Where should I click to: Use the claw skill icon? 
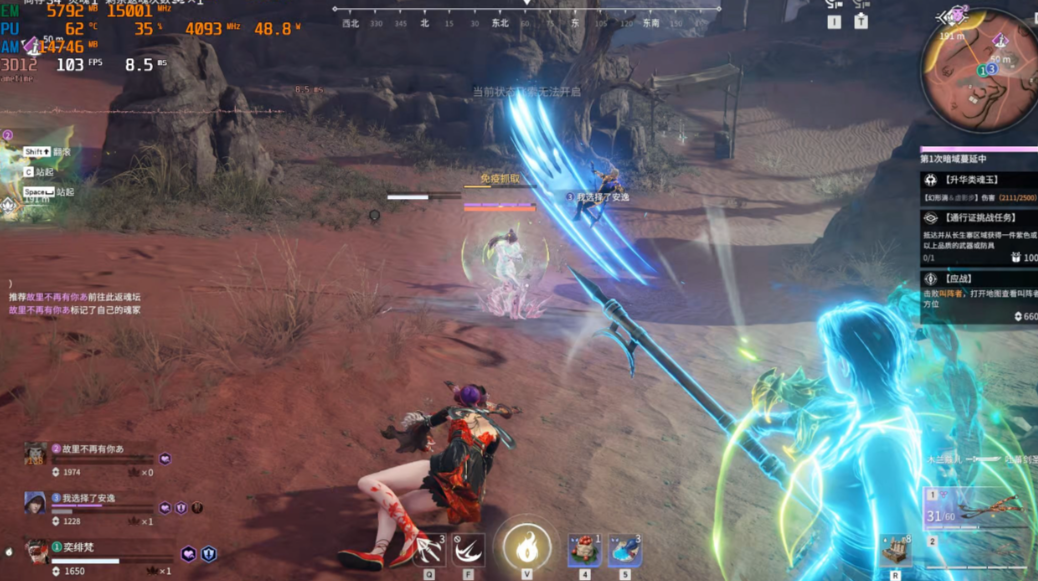tap(429, 550)
